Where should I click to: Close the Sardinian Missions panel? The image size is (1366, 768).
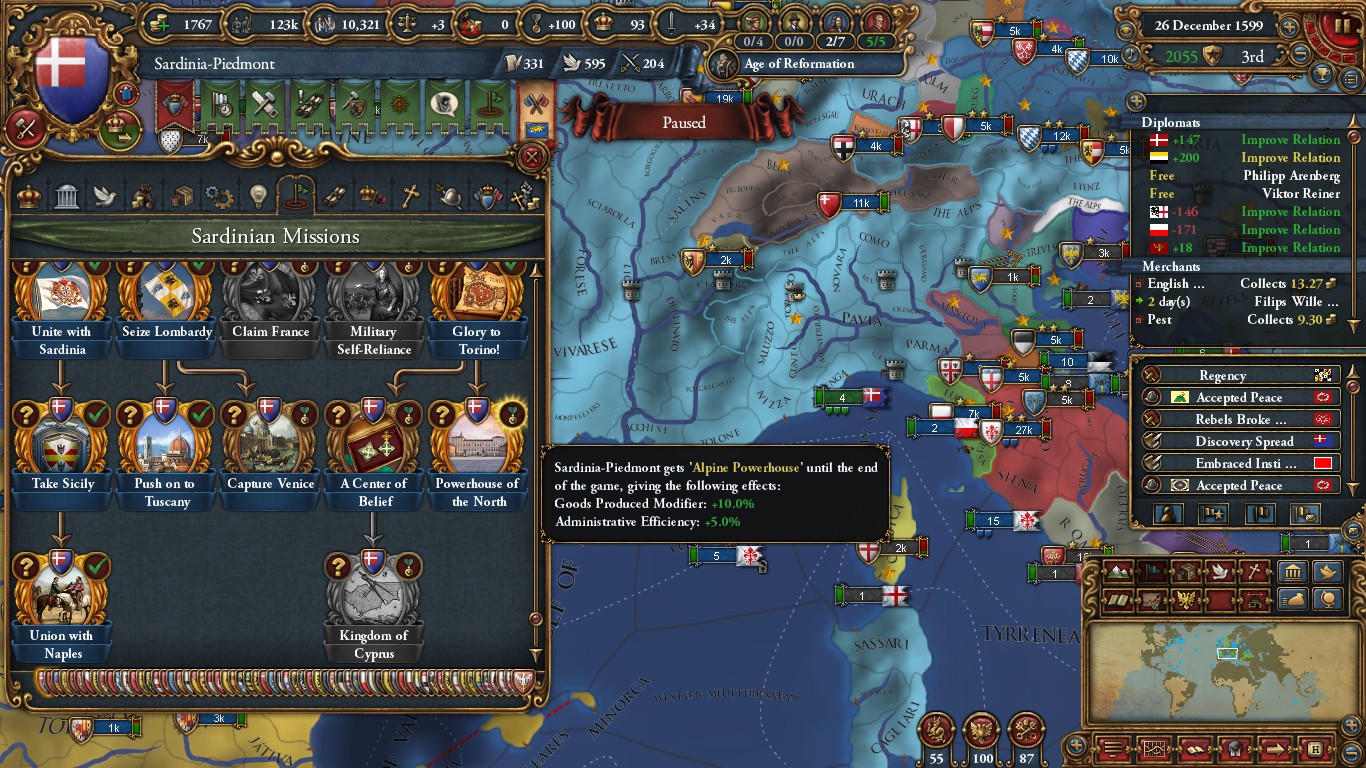(x=533, y=157)
